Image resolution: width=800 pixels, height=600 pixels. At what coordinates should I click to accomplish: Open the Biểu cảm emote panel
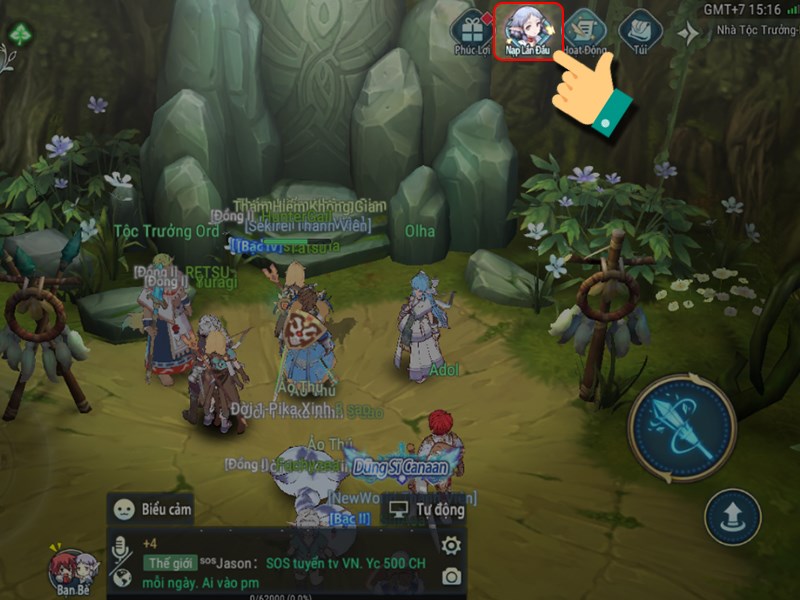pos(151,508)
